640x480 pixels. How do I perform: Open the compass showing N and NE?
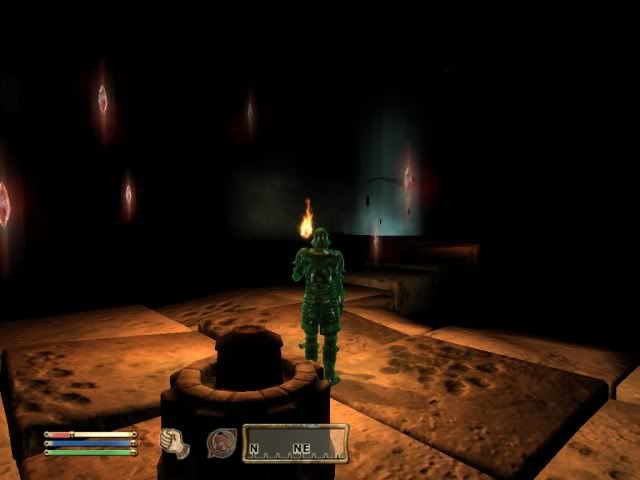coord(295,444)
